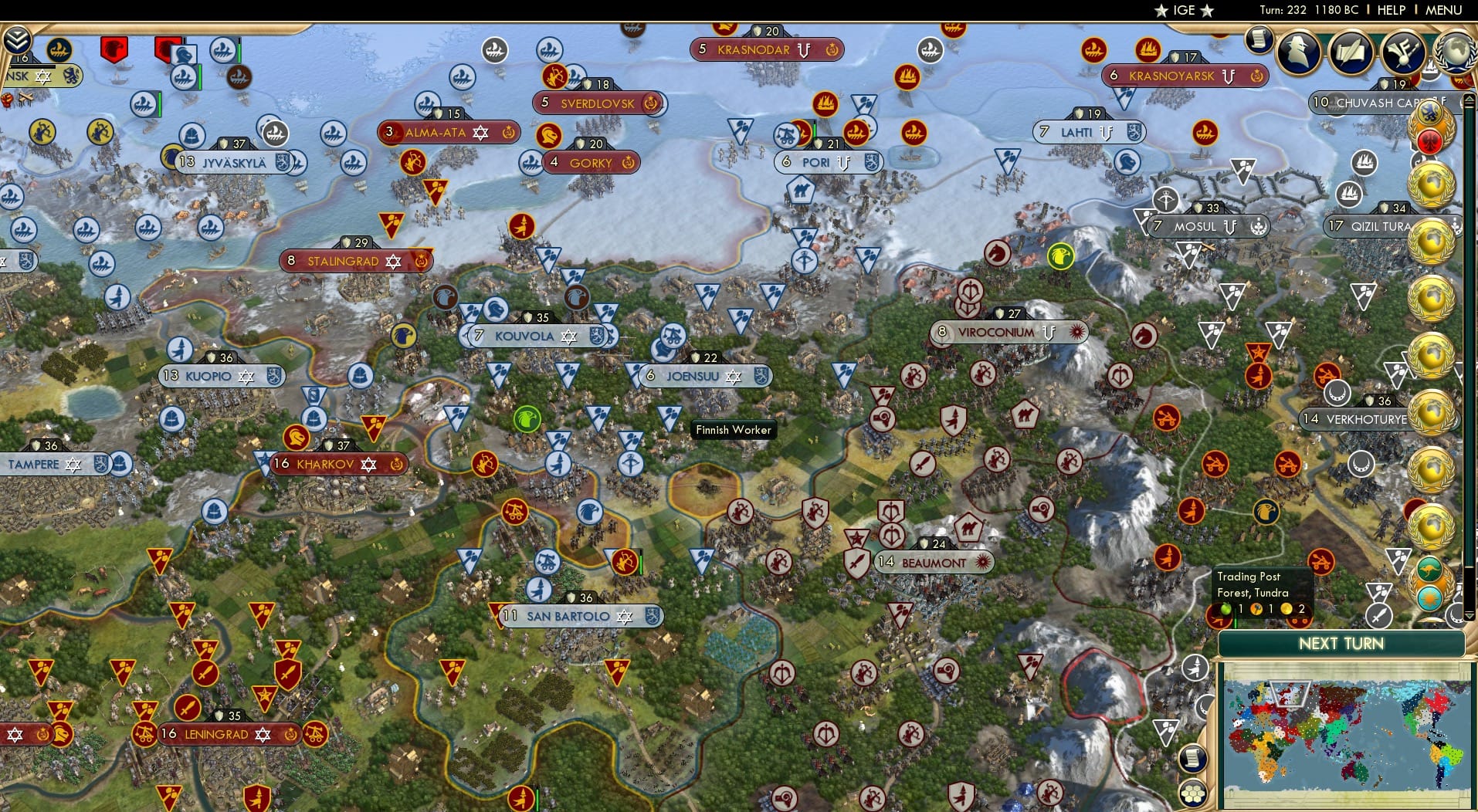Click the scroll icon left of the minimap
The image size is (1478, 812).
pyautogui.click(x=1193, y=758)
